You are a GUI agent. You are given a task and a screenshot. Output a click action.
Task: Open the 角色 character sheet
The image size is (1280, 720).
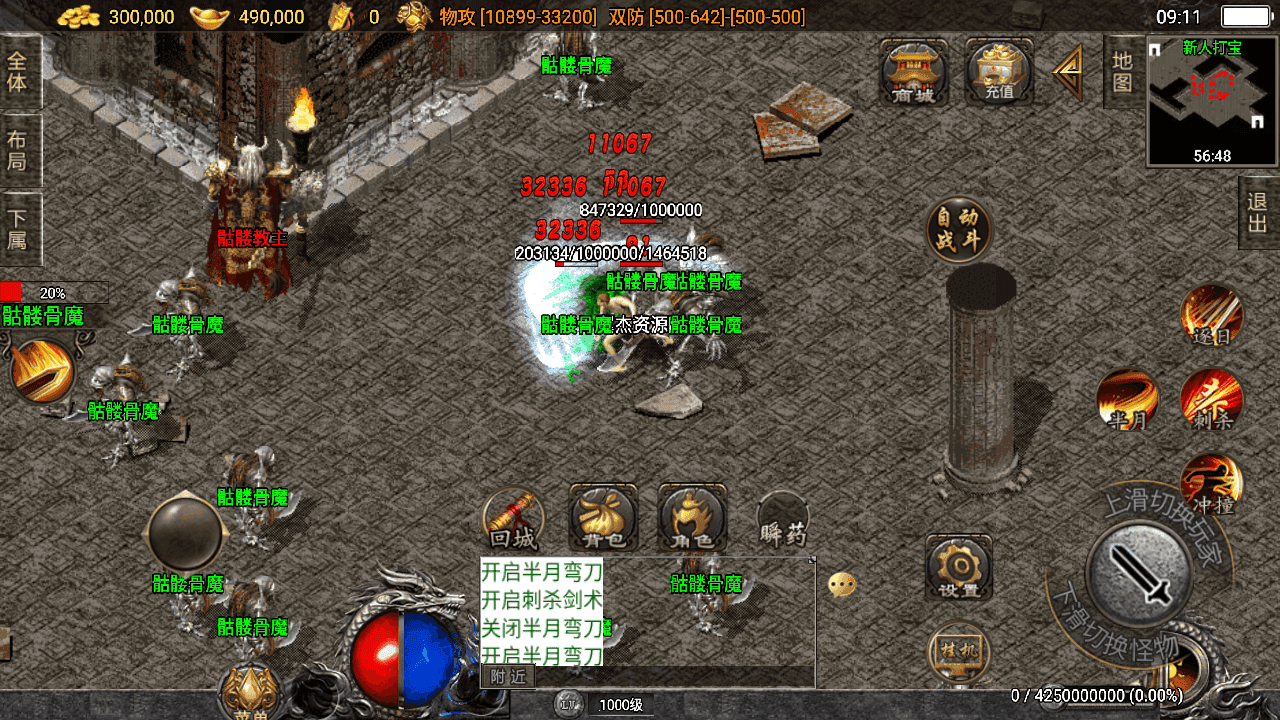pos(692,520)
